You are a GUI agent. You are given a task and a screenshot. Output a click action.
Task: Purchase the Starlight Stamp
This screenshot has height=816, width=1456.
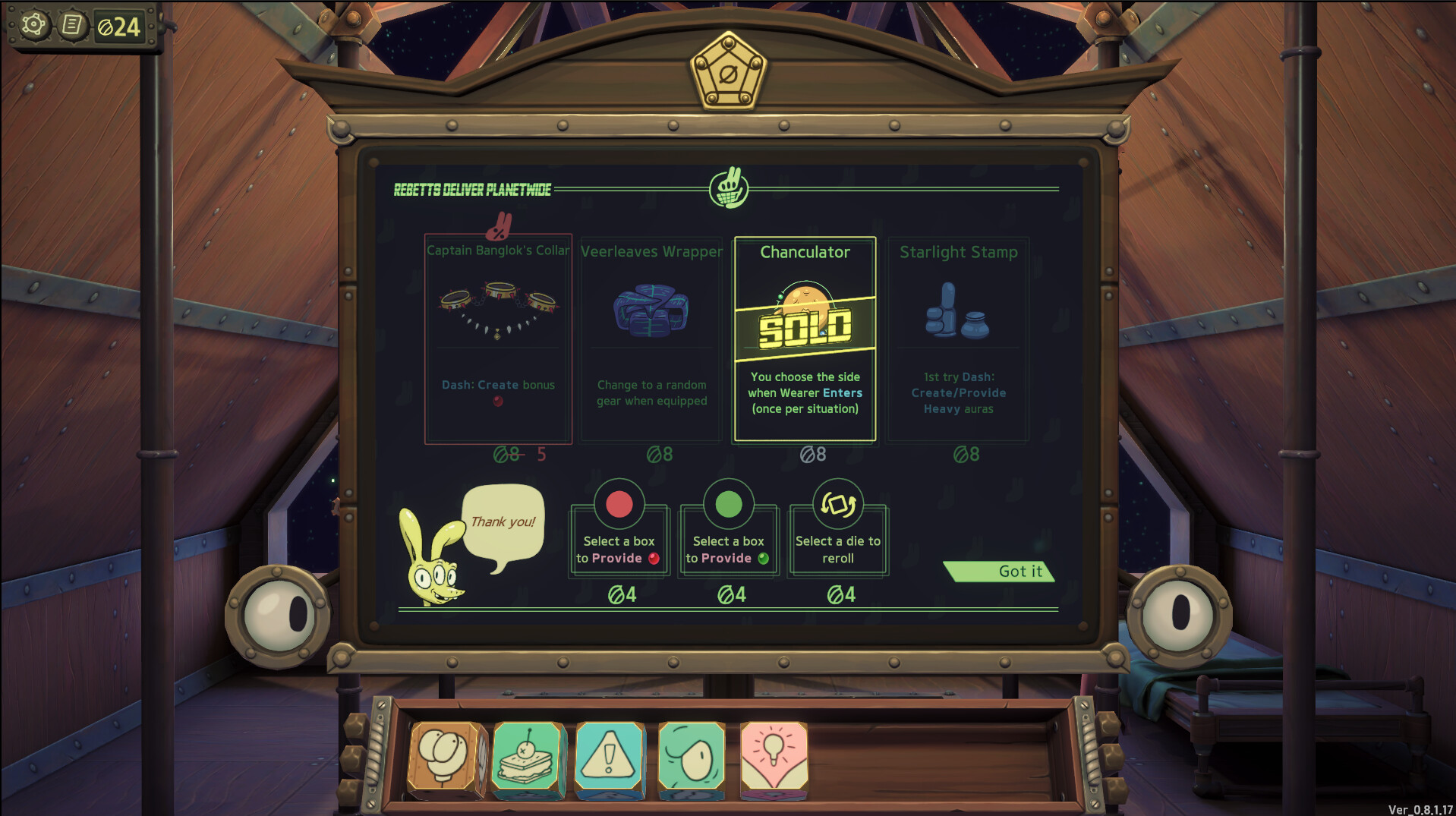point(958,338)
